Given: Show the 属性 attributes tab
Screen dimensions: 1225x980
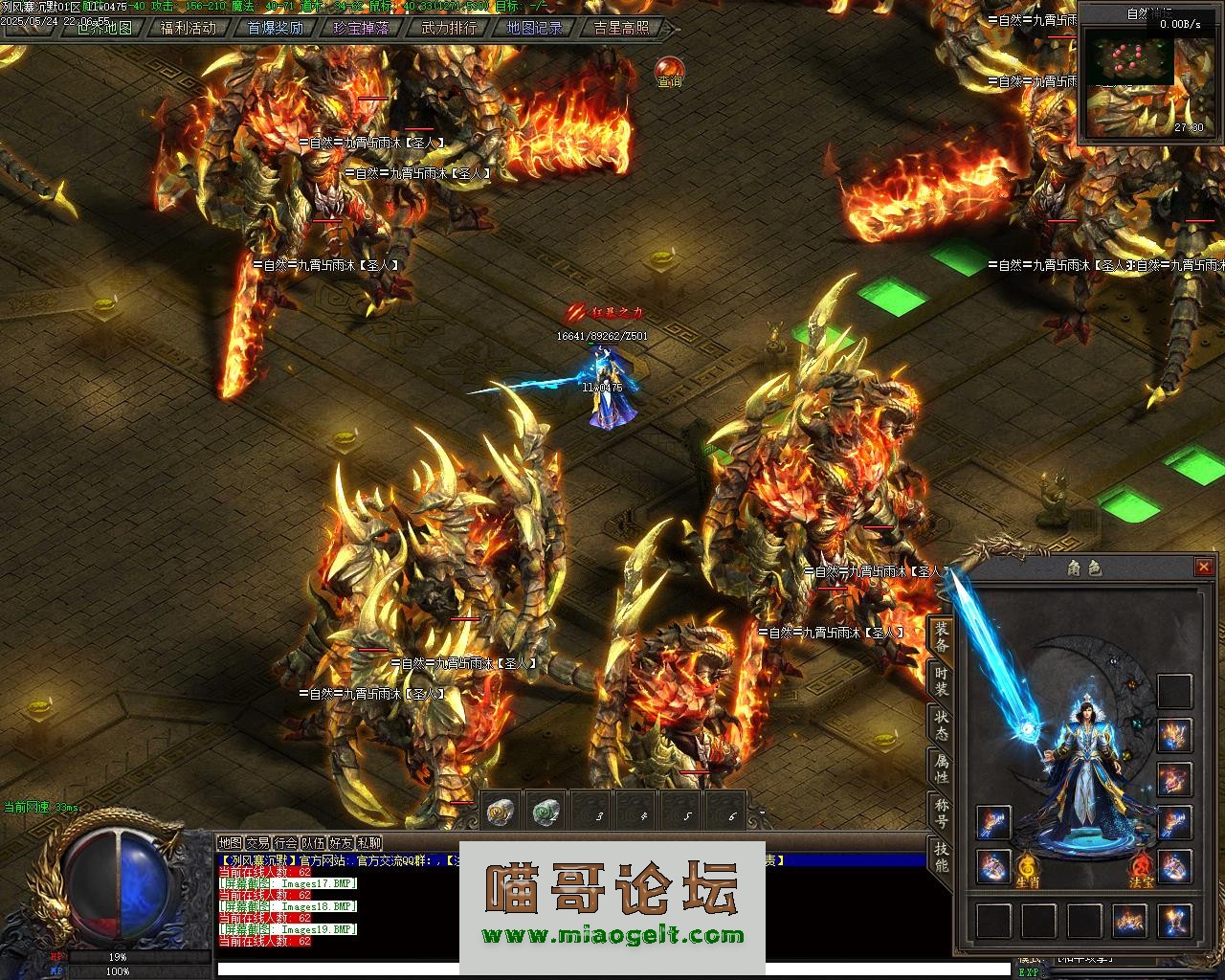Looking at the screenshot, I should [942, 768].
